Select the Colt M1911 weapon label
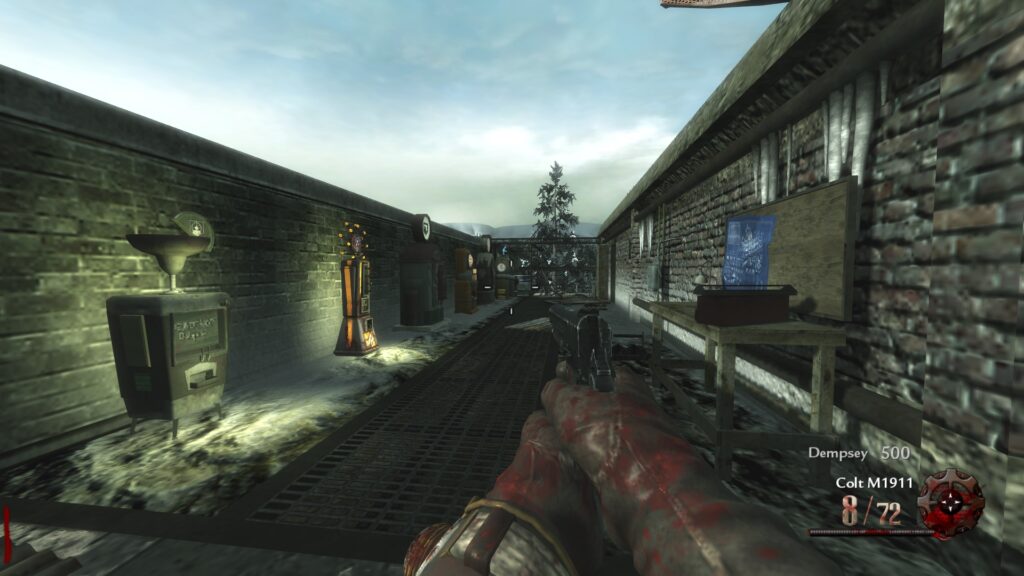Viewport: 1024px width, 576px height. (x=874, y=483)
